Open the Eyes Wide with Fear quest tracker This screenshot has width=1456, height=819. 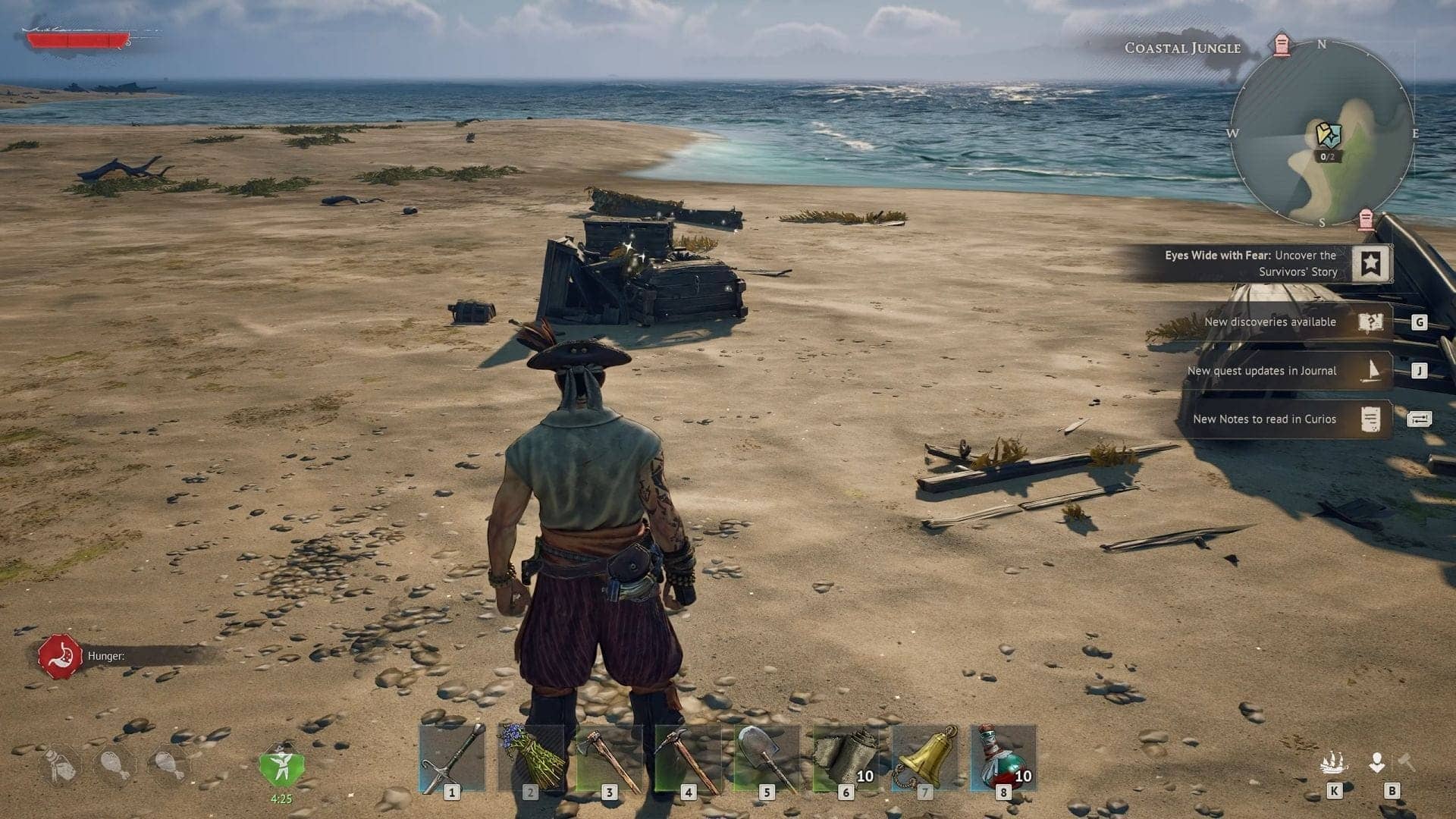[1370, 263]
